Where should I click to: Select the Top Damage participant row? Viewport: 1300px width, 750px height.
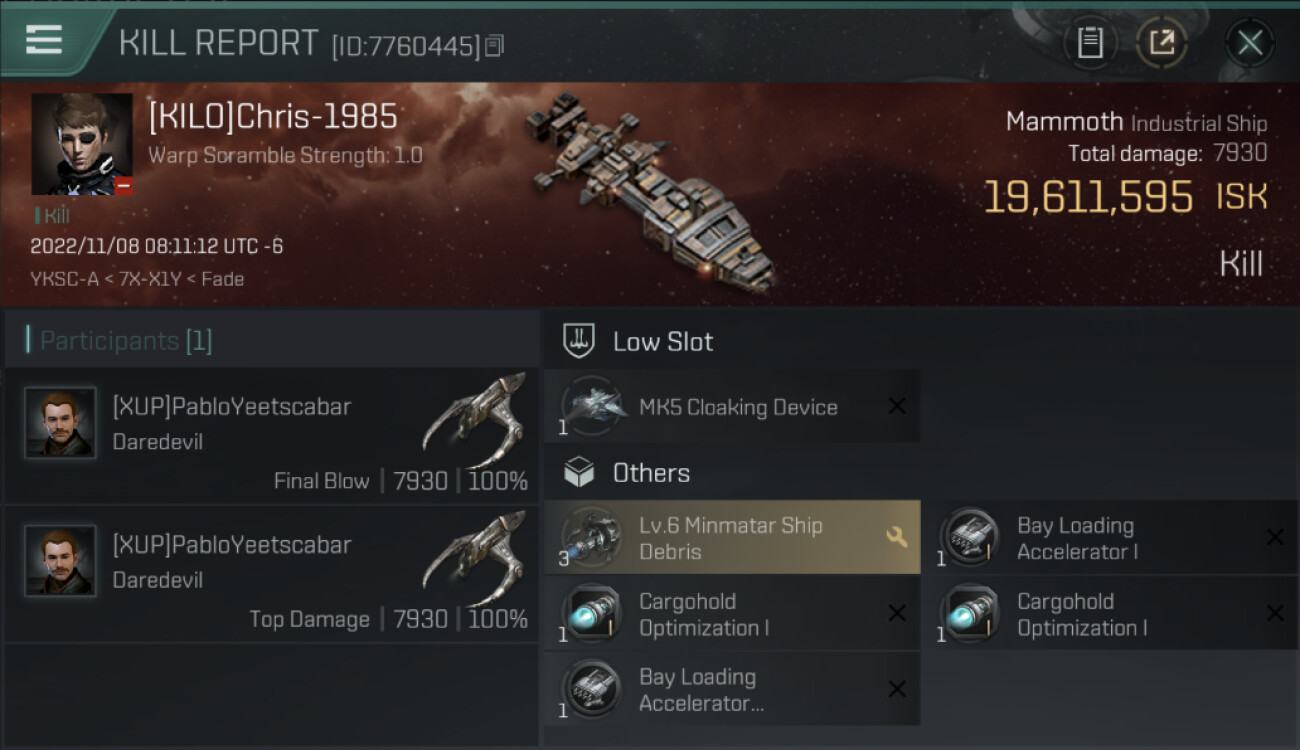272,574
